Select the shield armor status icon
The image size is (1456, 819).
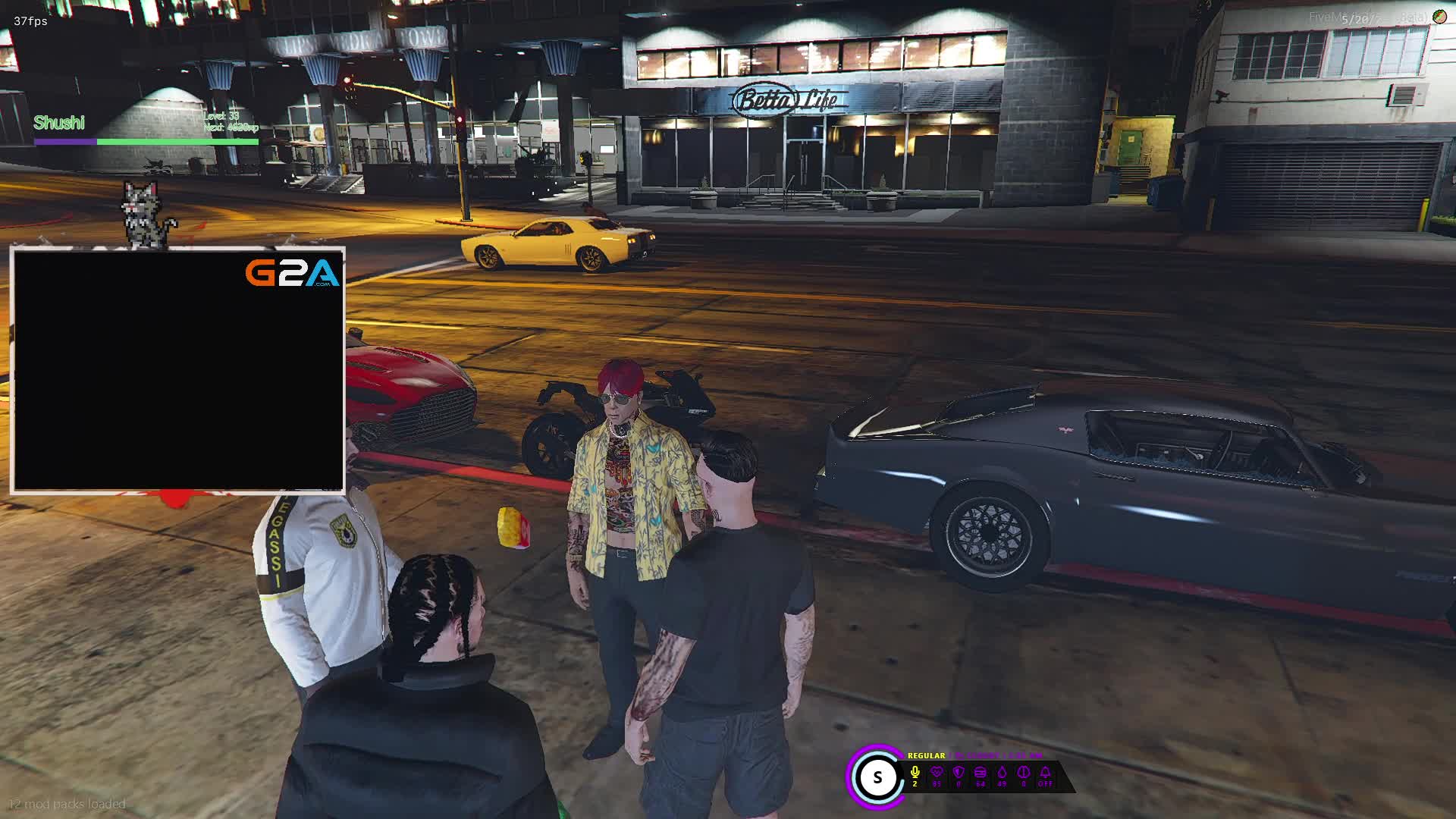tap(959, 773)
